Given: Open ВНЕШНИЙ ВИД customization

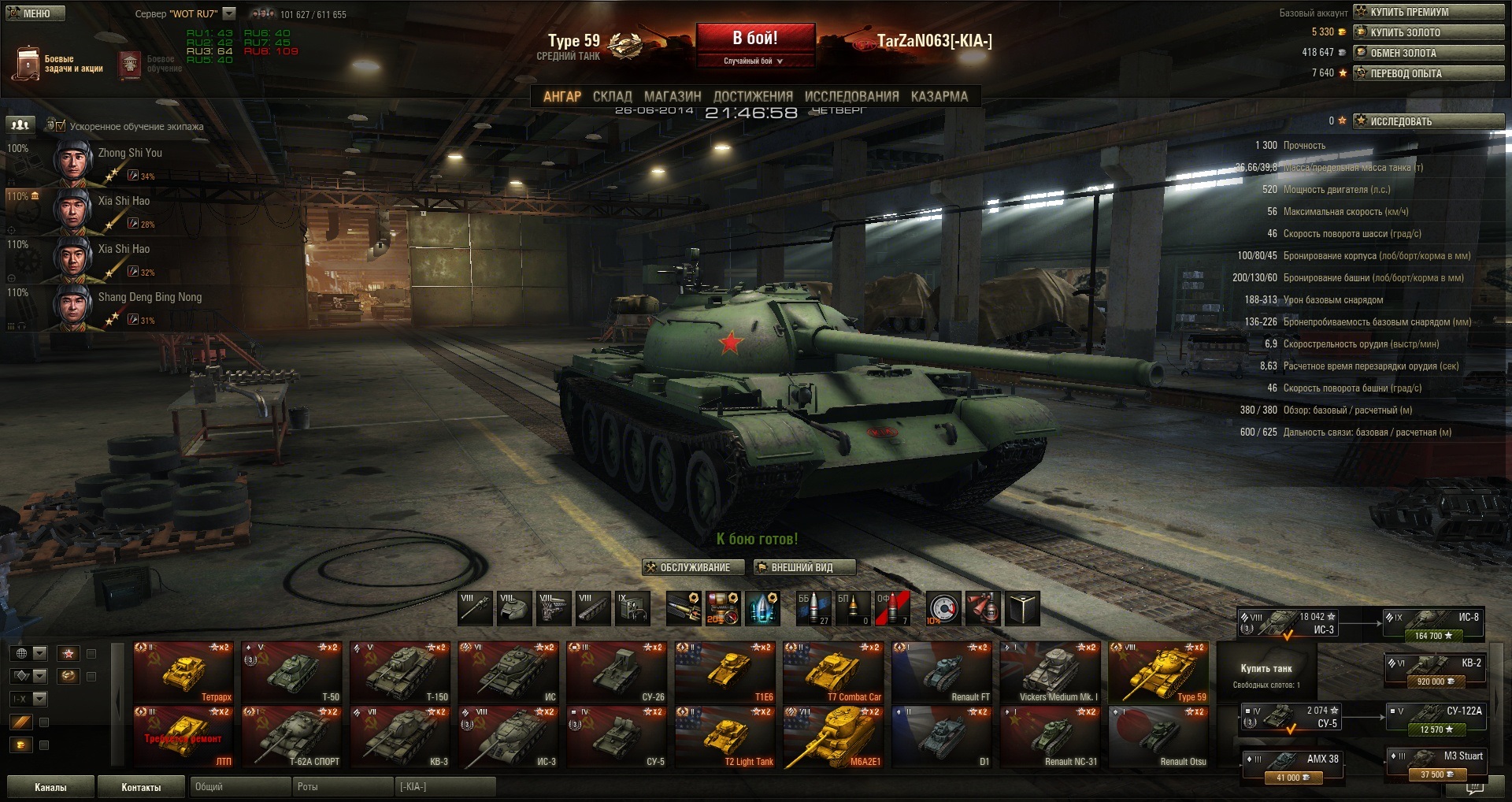Looking at the screenshot, I should click(x=803, y=567).
